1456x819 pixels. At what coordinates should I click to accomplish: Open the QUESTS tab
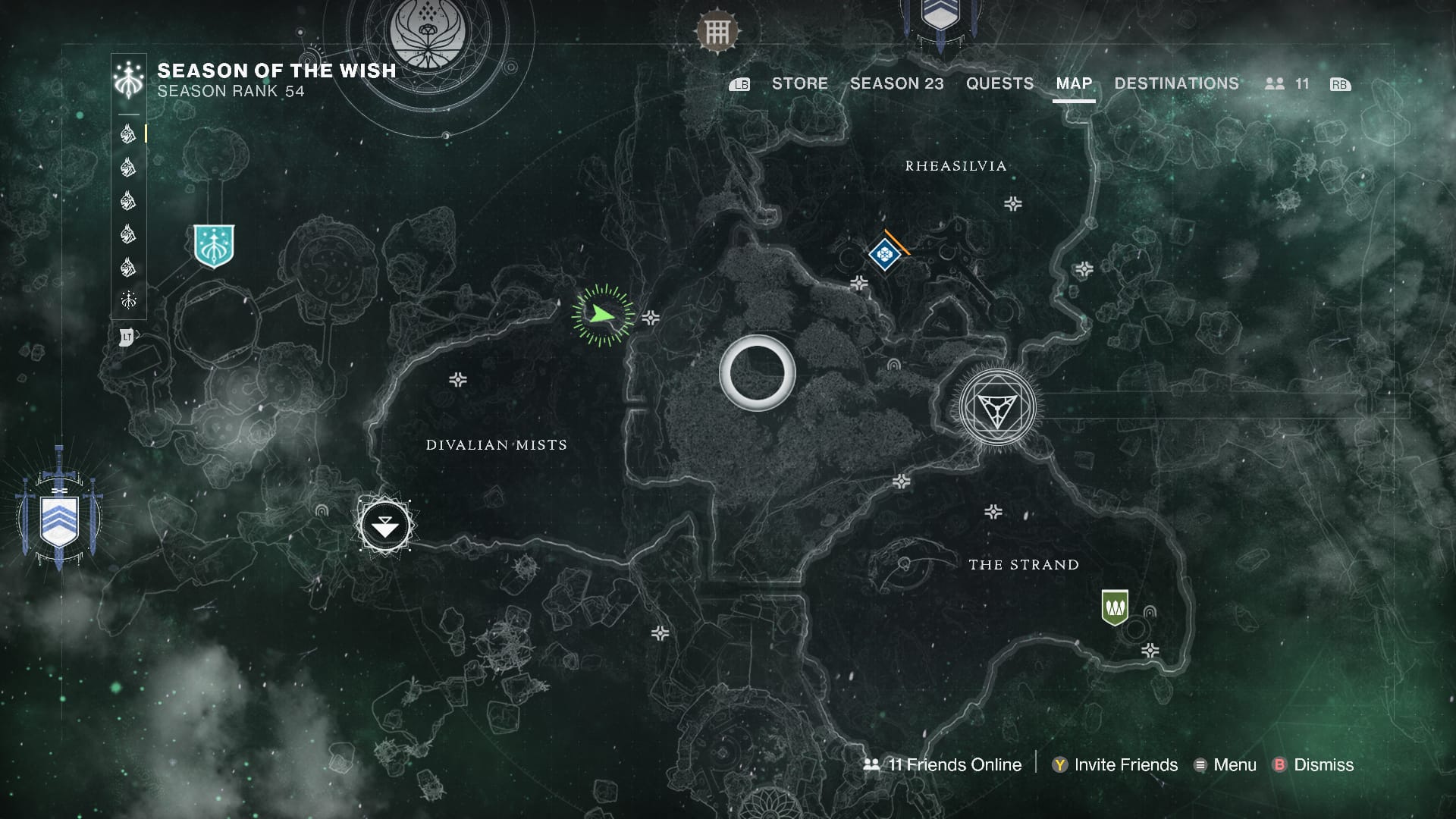pyautogui.click(x=1000, y=83)
